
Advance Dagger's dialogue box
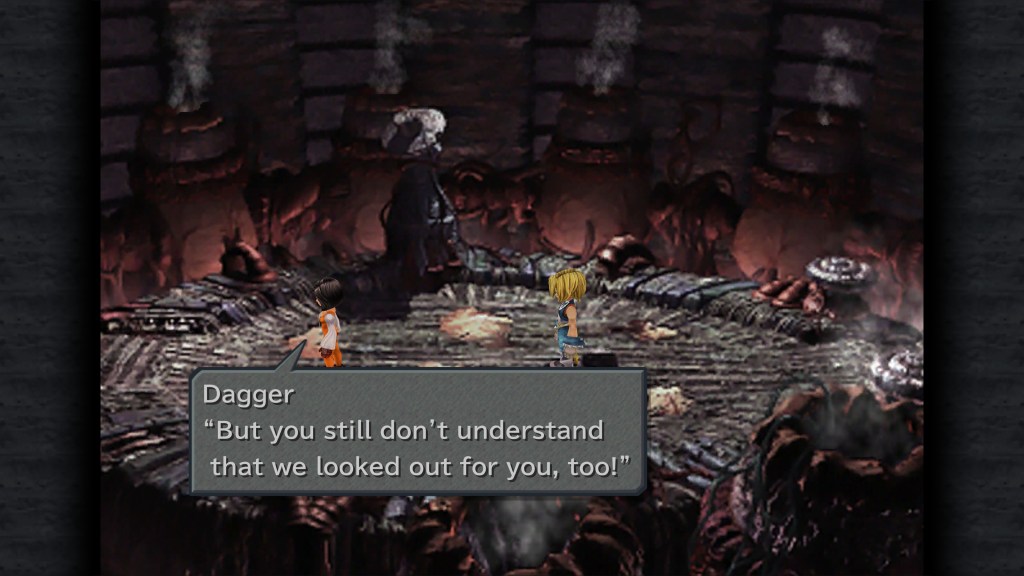pos(416,431)
